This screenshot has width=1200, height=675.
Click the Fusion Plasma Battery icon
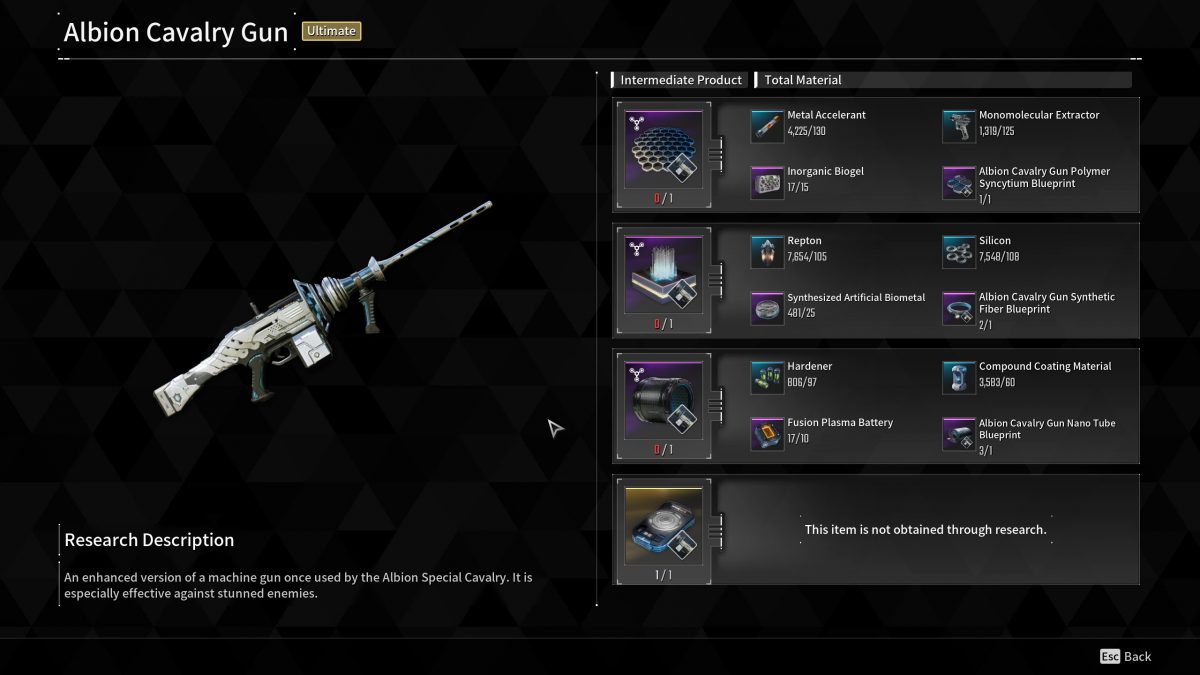click(x=767, y=433)
